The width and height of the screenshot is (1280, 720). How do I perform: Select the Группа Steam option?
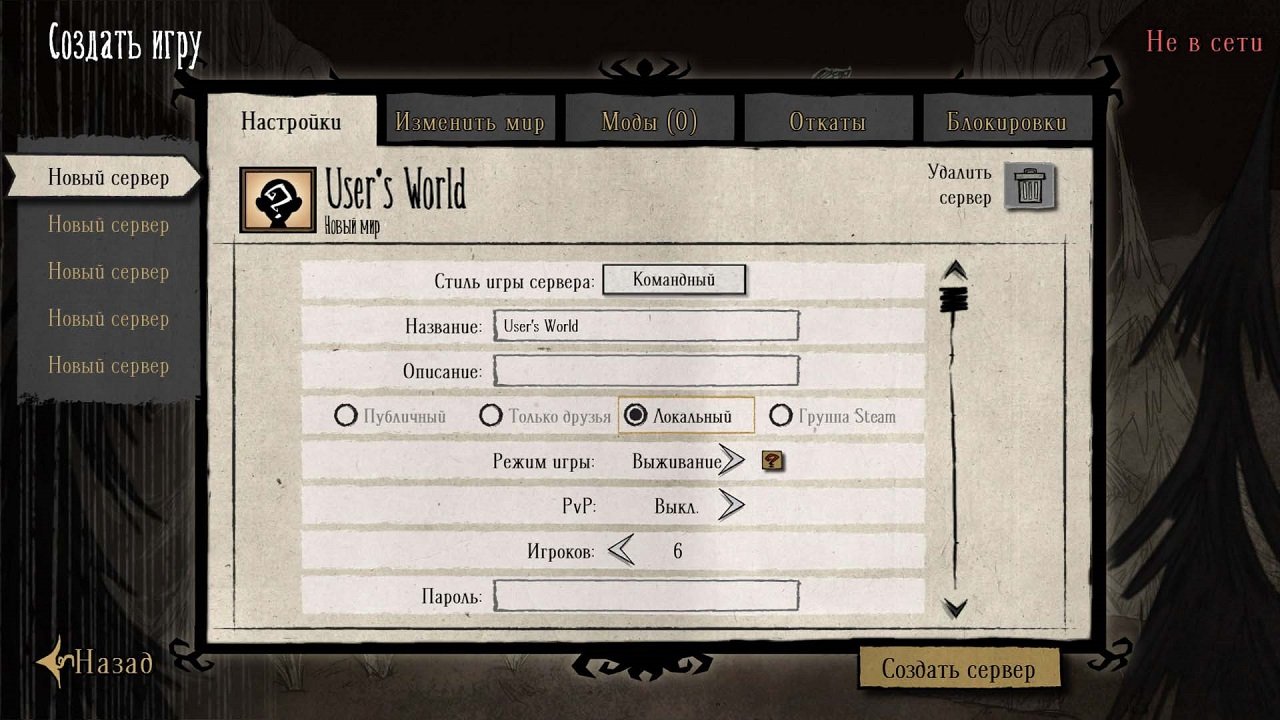coord(783,414)
